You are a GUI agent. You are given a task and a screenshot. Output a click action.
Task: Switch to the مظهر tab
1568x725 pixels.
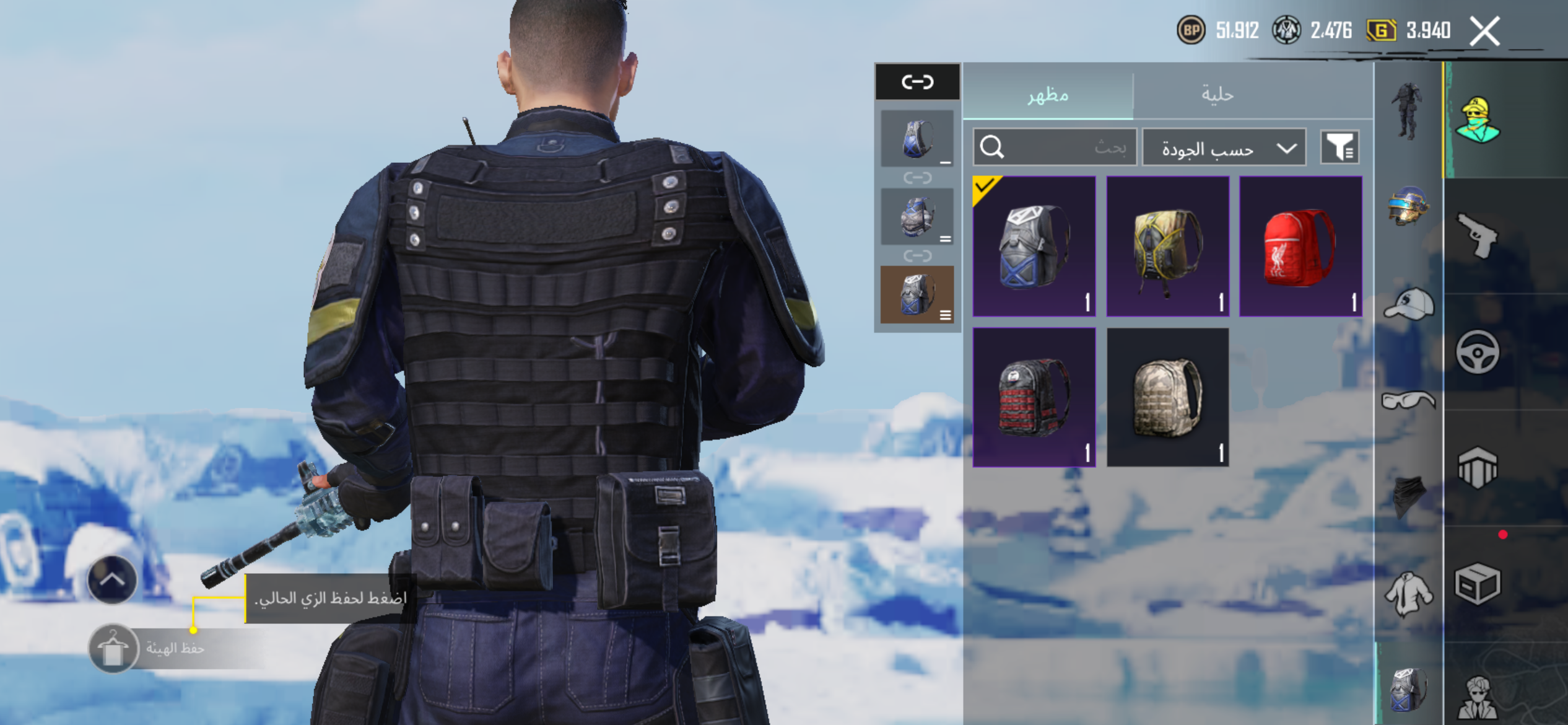click(1048, 95)
